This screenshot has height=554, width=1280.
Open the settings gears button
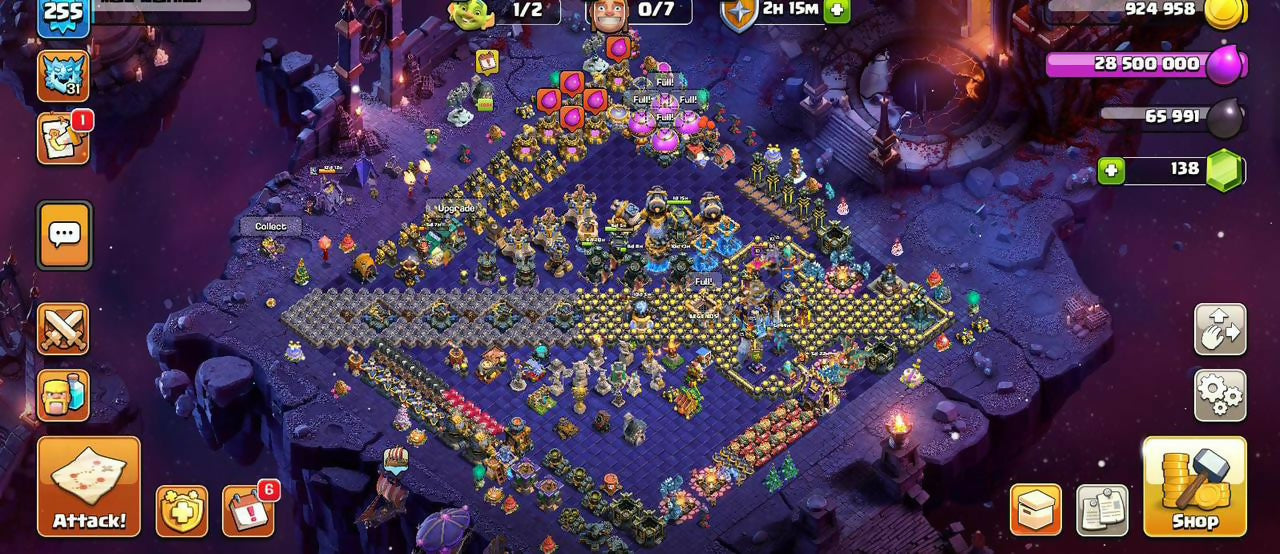(1220, 395)
